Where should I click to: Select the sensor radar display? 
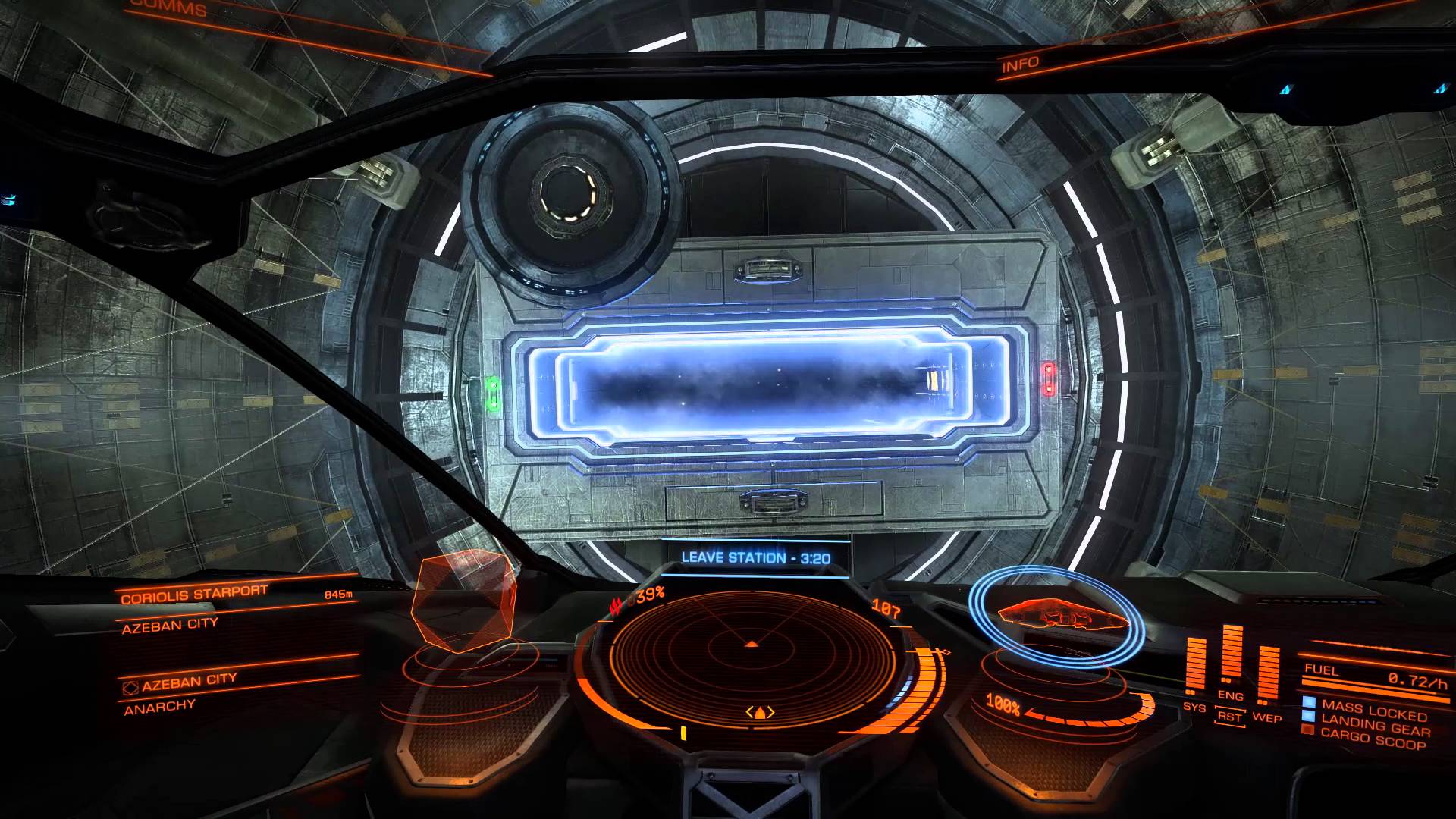753,667
